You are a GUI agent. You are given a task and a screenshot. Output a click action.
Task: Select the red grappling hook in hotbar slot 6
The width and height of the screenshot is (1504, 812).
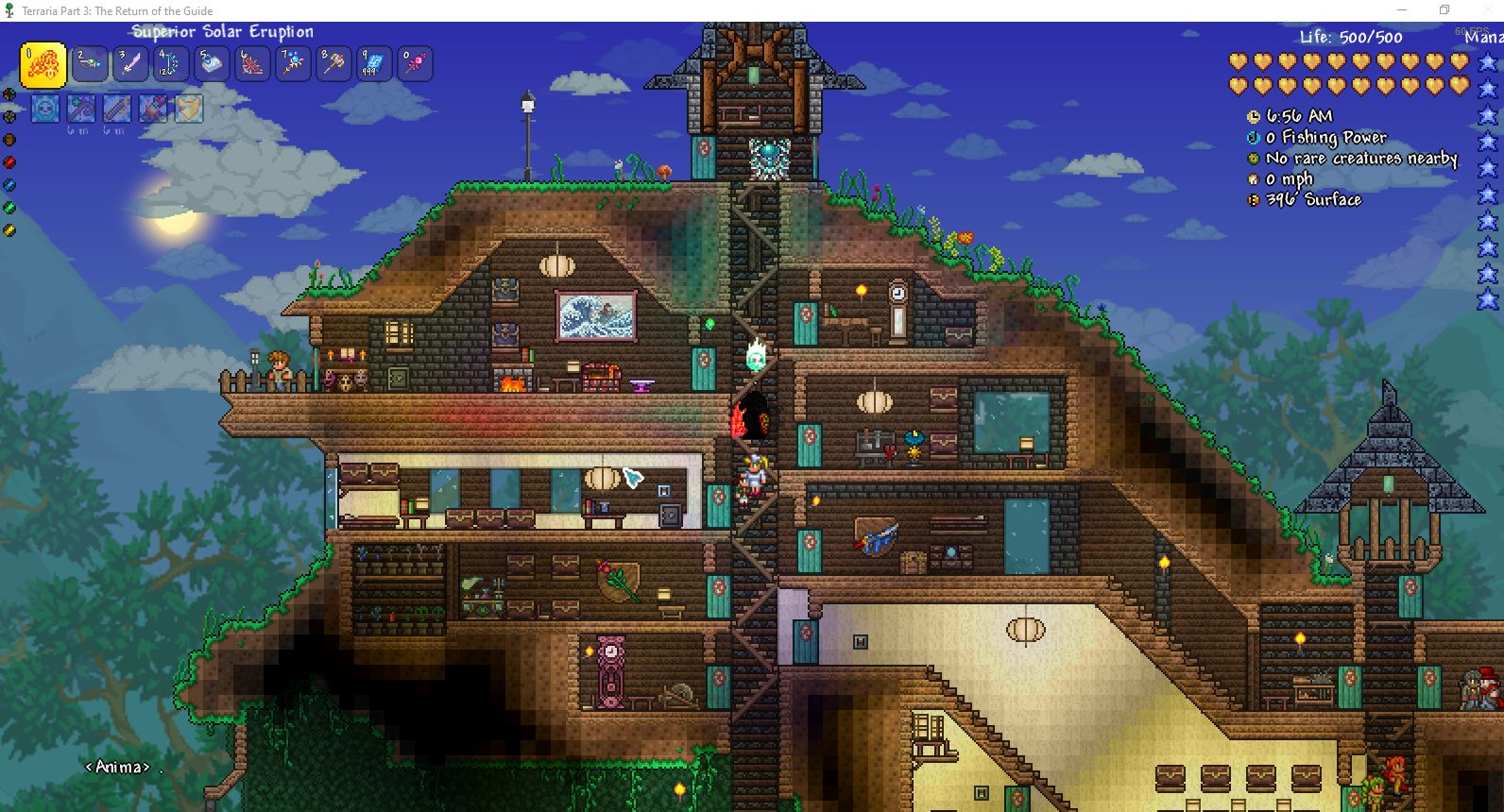tap(251, 63)
